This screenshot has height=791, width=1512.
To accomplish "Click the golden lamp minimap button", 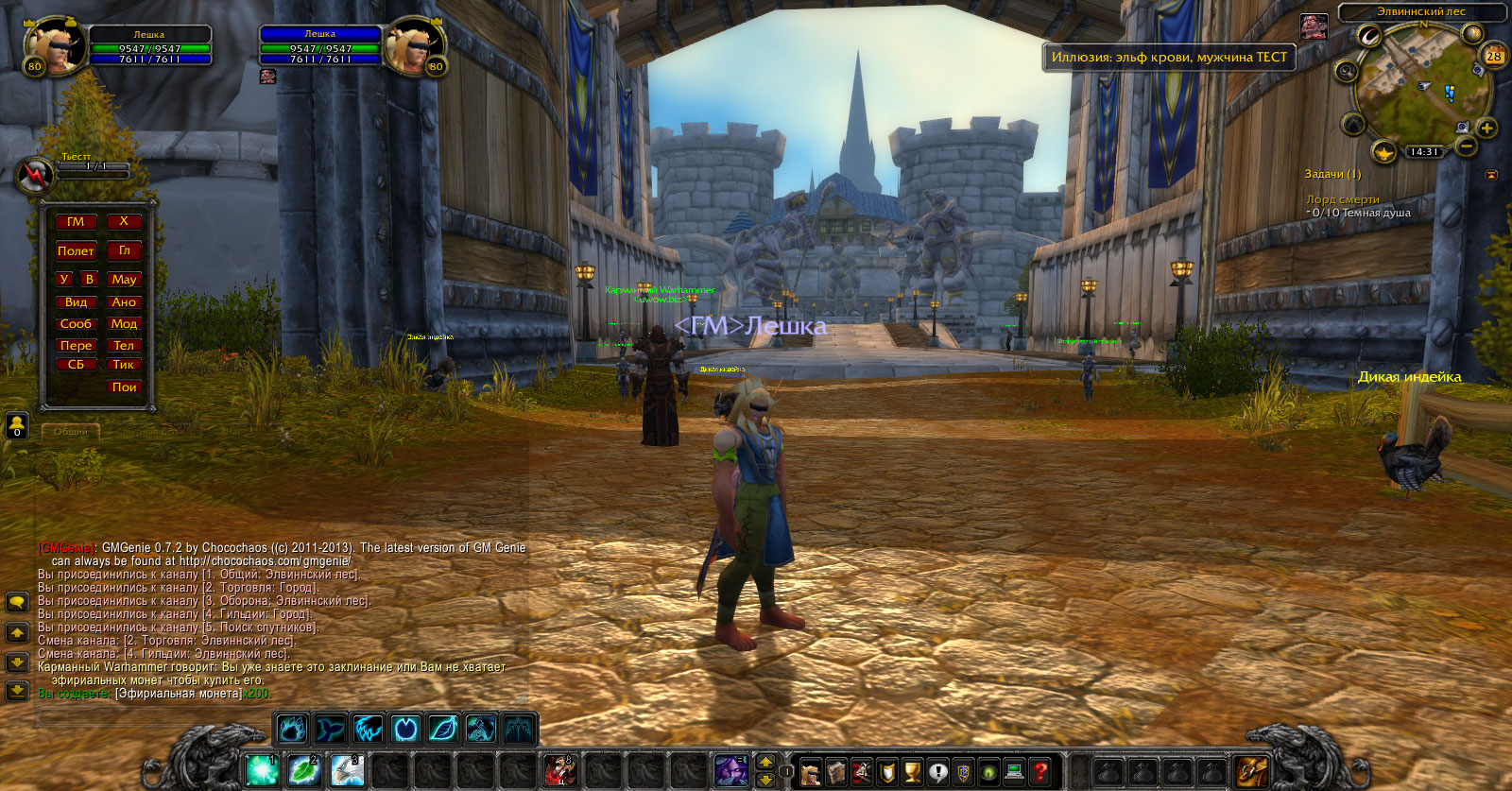I will pyautogui.click(x=1383, y=151).
